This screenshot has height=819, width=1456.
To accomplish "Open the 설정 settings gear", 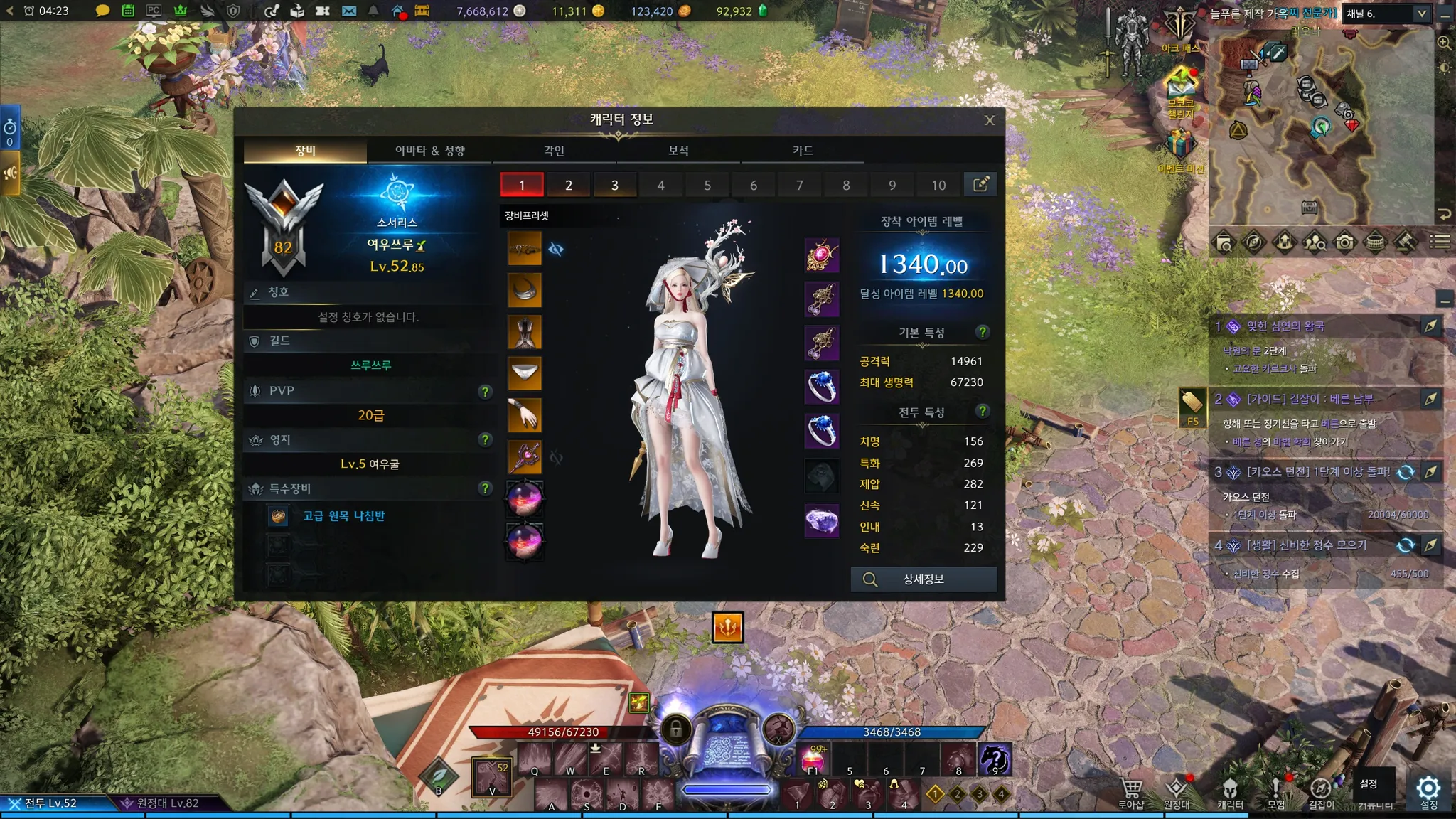I will 1428,791.
